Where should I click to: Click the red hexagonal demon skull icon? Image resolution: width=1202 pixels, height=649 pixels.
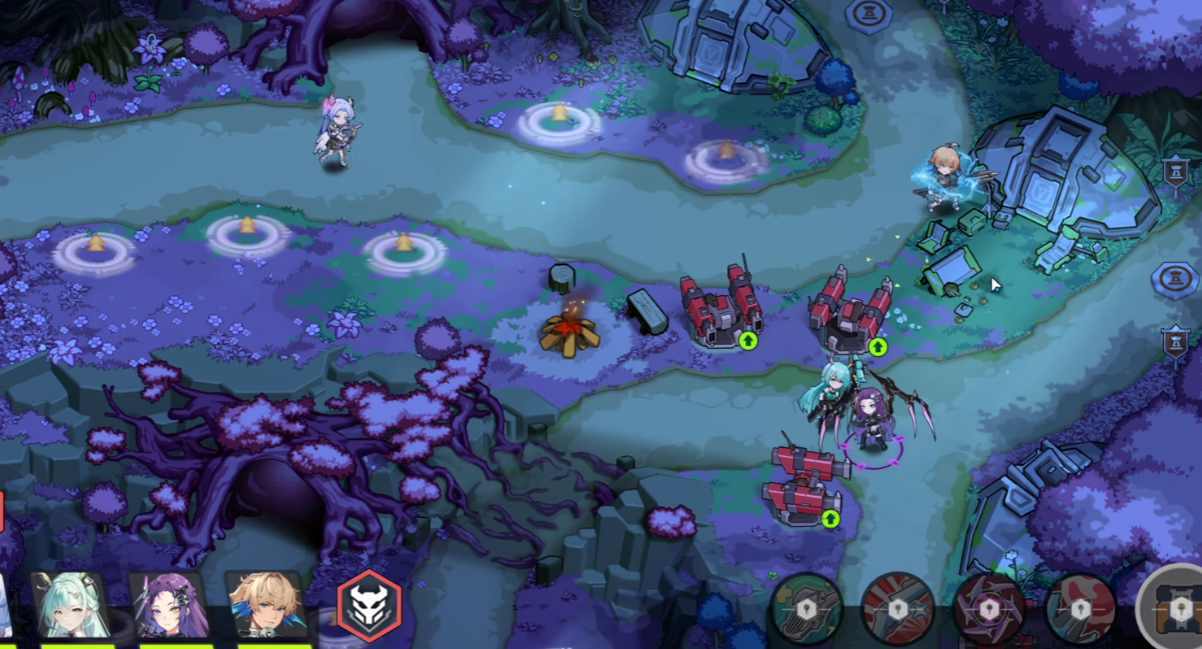pyautogui.click(x=369, y=603)
